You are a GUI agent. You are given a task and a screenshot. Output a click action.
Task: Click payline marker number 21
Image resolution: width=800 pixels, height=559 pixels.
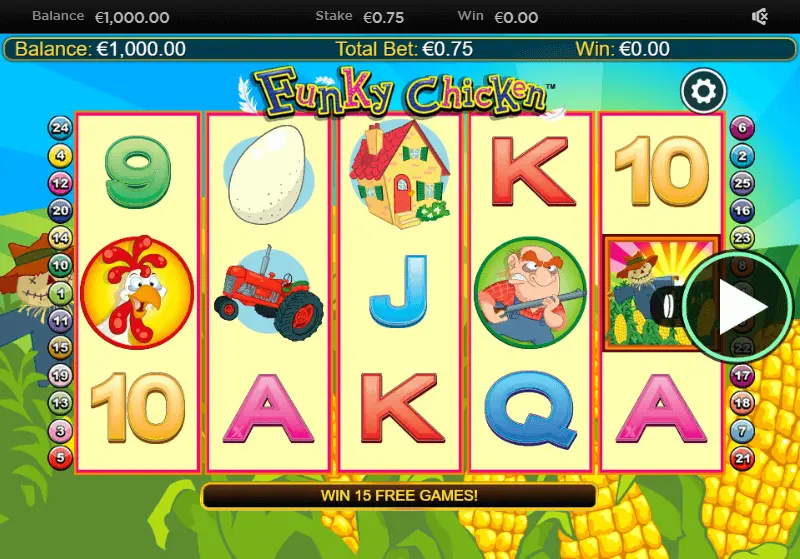click(x=741, y=459)
